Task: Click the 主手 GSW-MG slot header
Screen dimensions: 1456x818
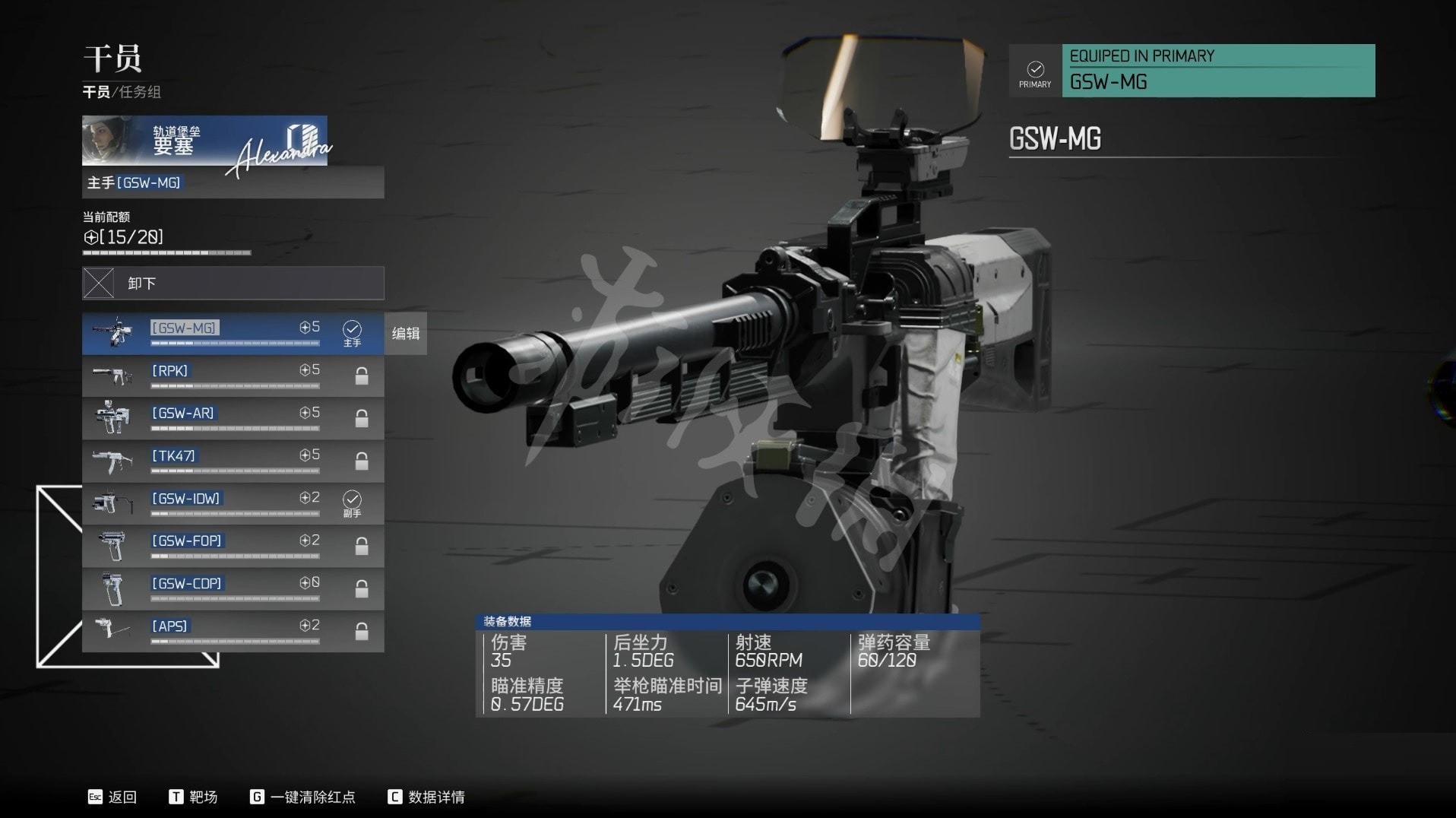Action: (x=233, y=183)
